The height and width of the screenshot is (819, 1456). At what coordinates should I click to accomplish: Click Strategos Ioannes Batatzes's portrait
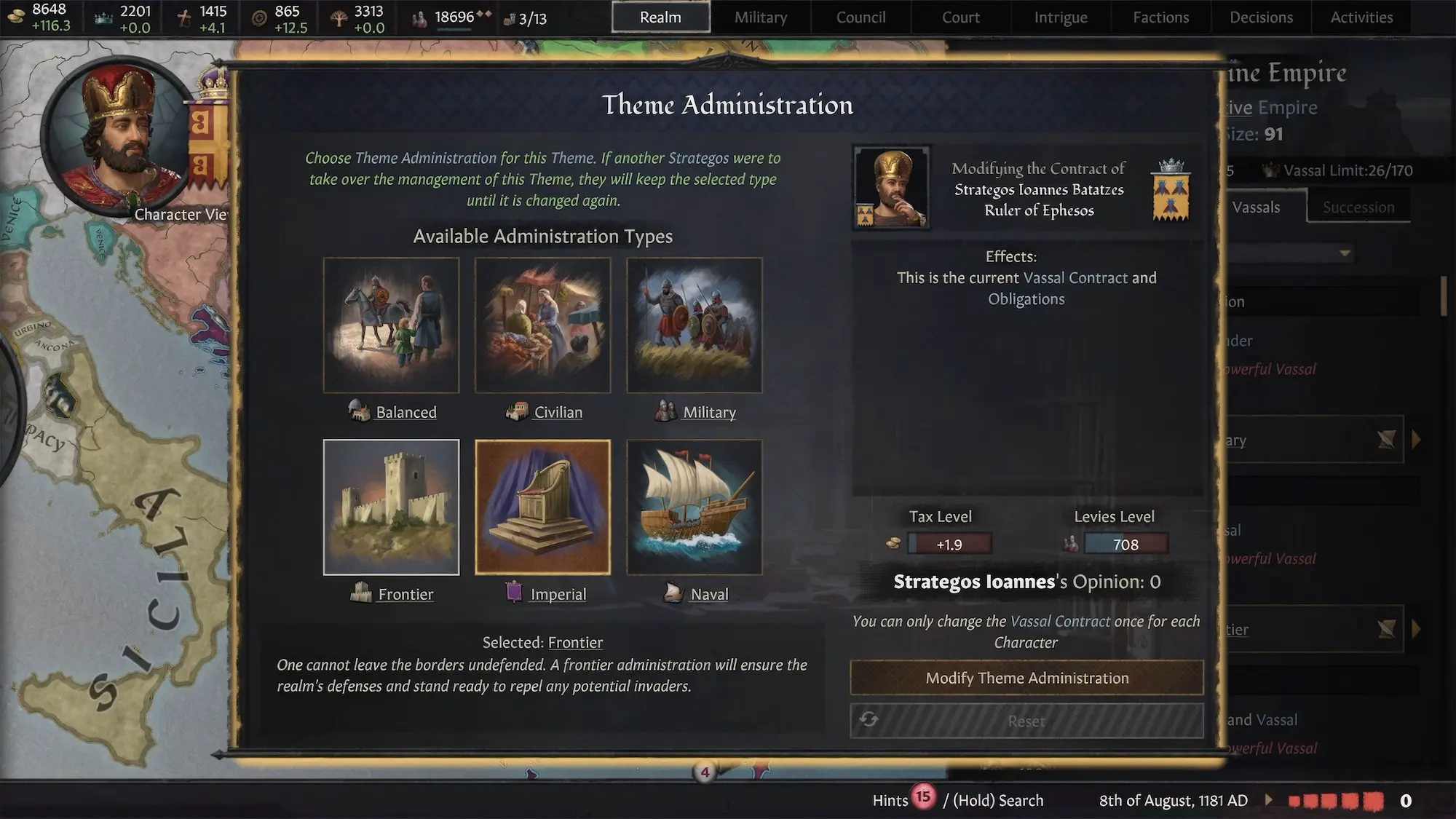[x=891, y=188]
